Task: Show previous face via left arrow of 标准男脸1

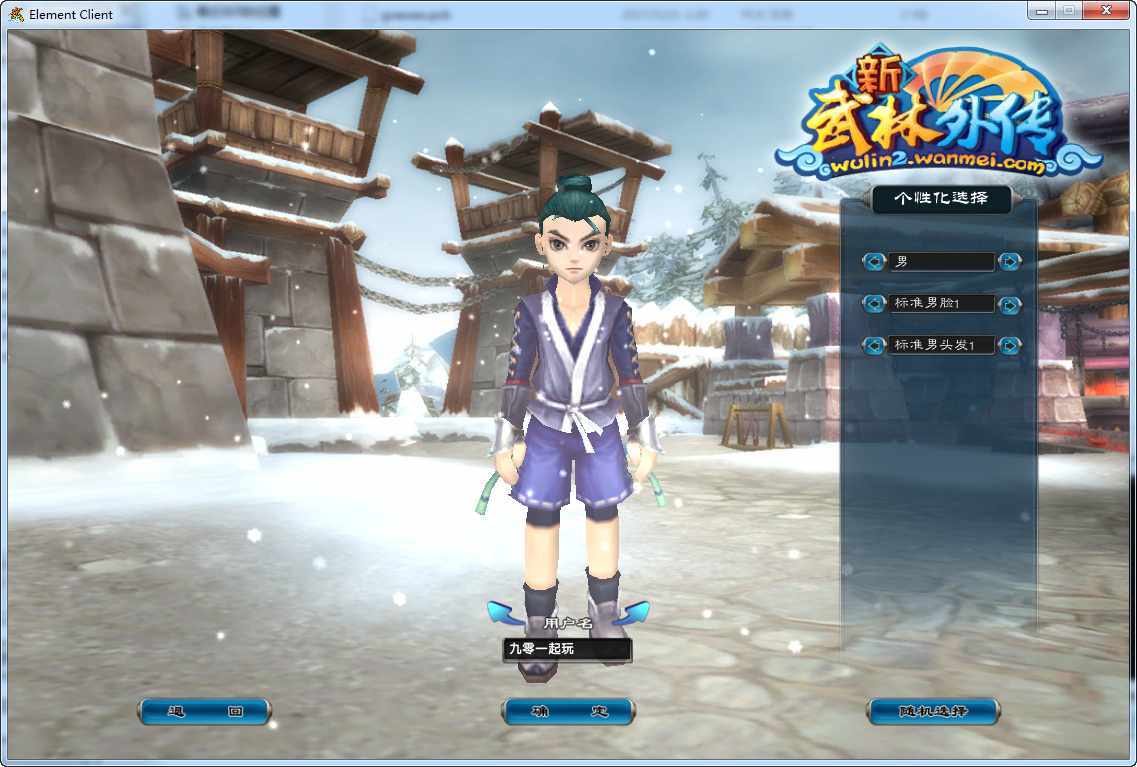Action: pyautogui.click(x=875, y=304)
